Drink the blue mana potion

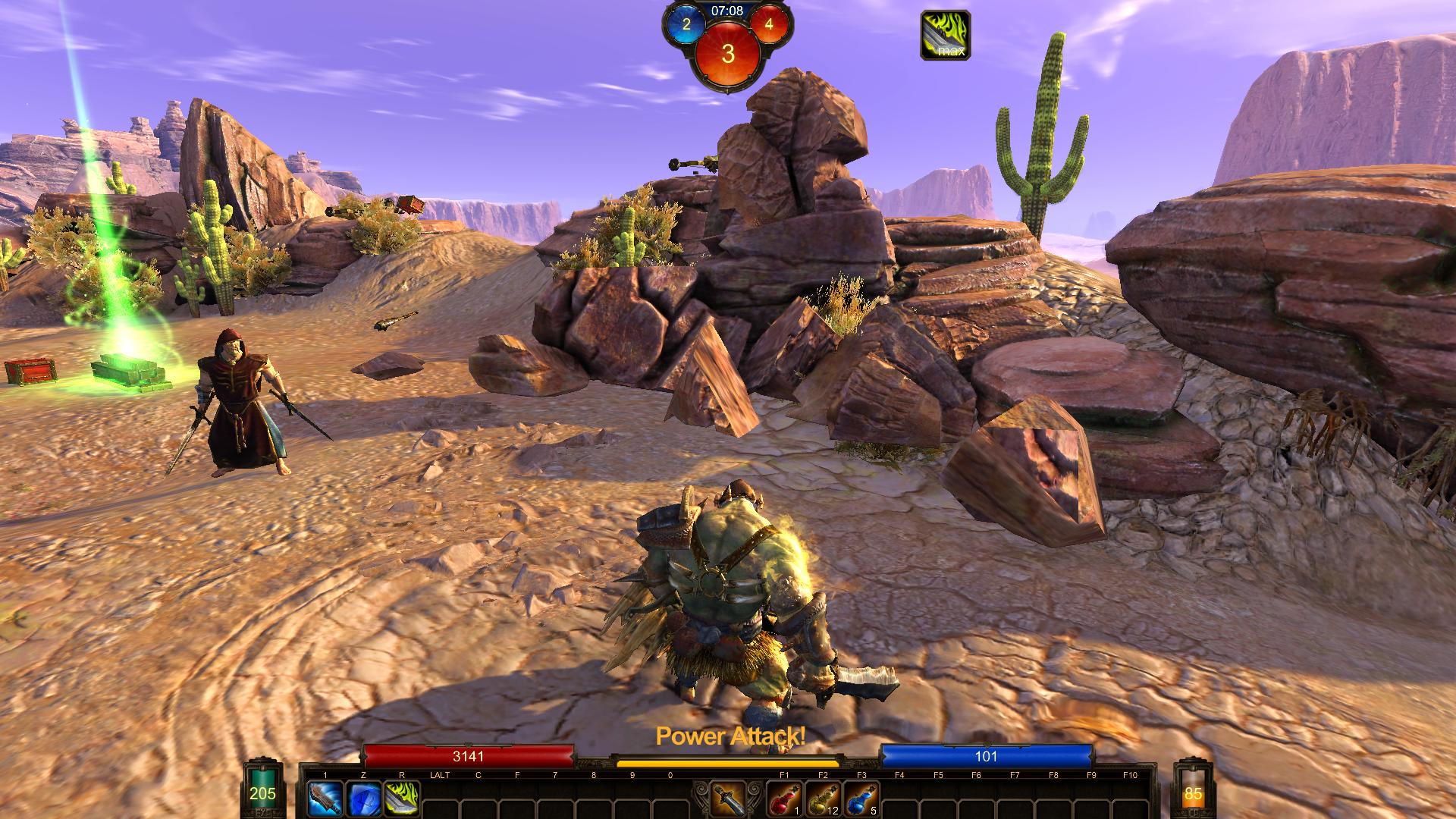click(x=861, y=799)
